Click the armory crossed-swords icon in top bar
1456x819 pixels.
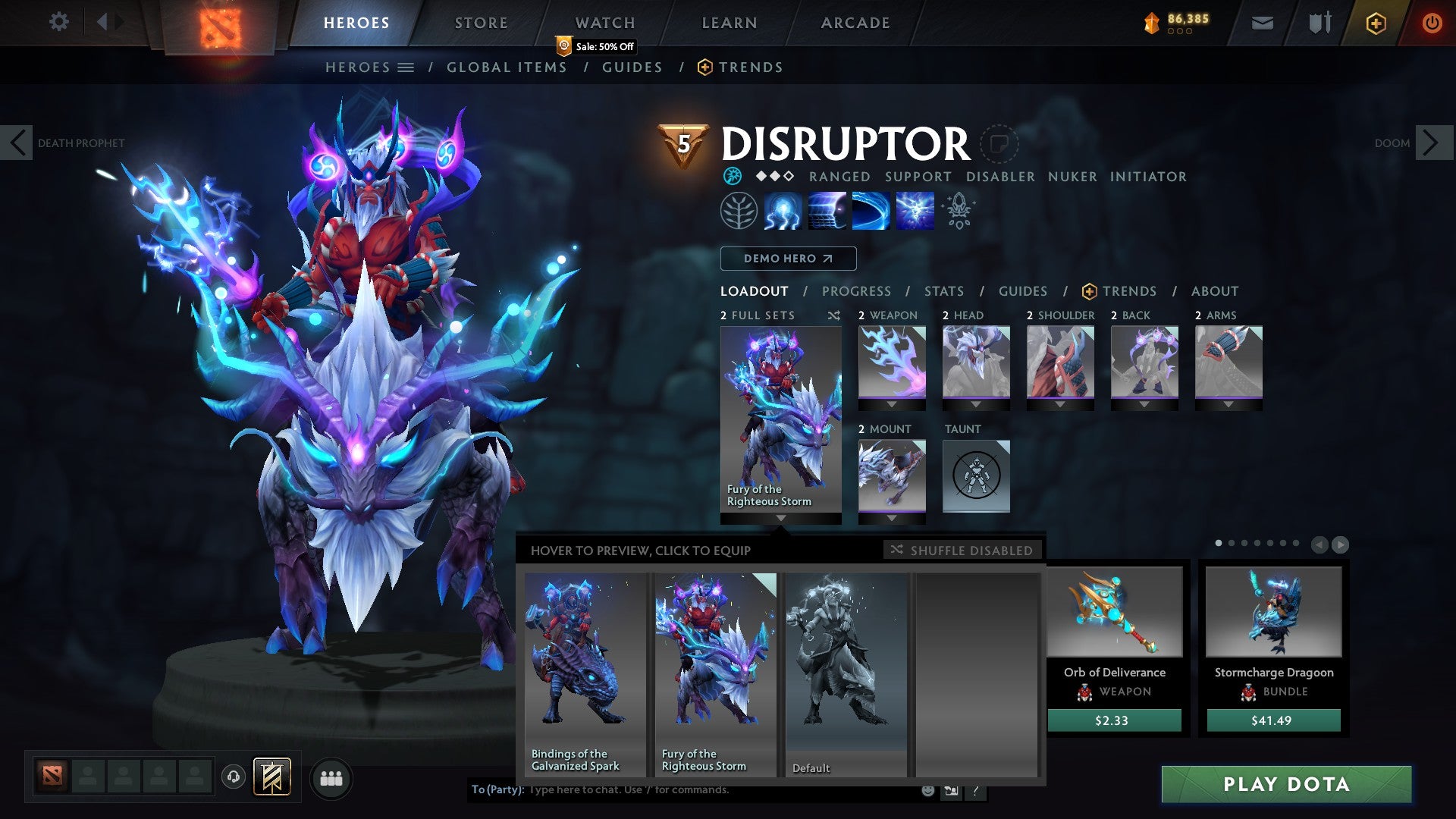pyautogui.click(x=1319, y=23)
